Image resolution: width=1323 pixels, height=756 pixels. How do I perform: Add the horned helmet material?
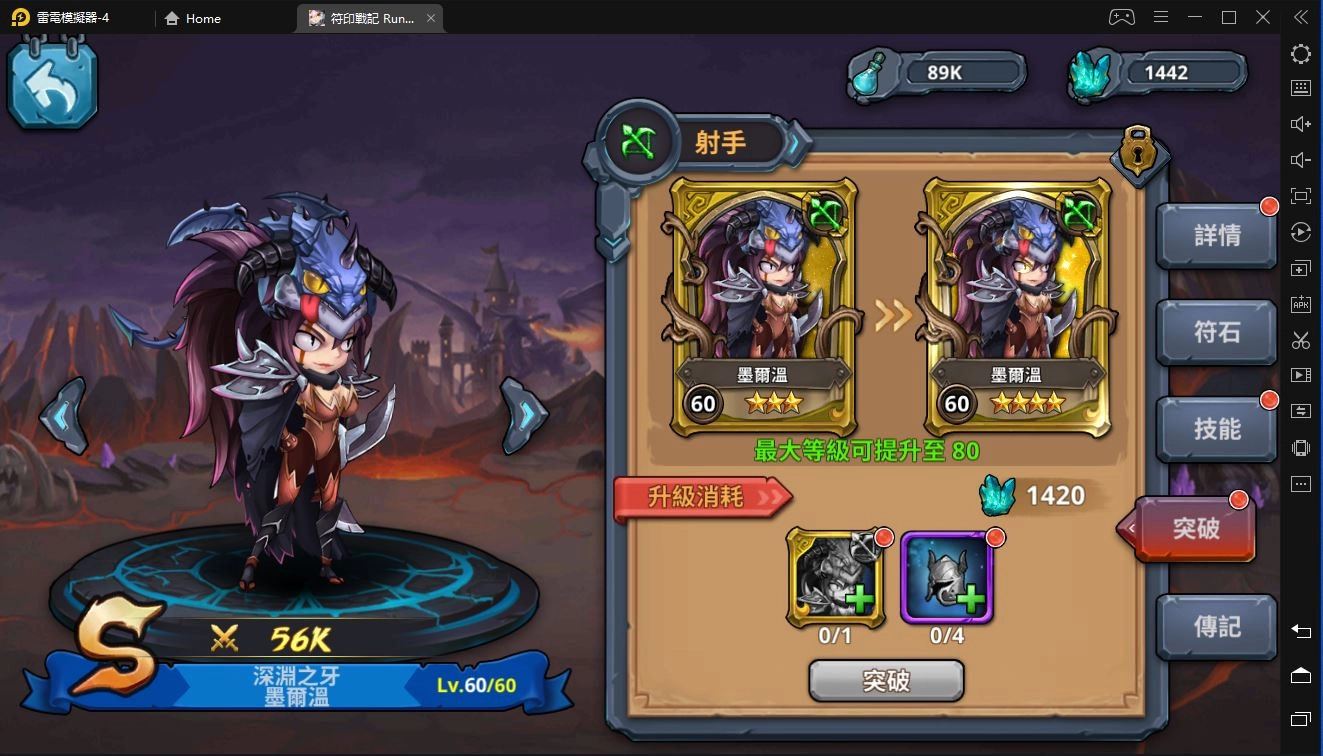(x=946, y=578)
